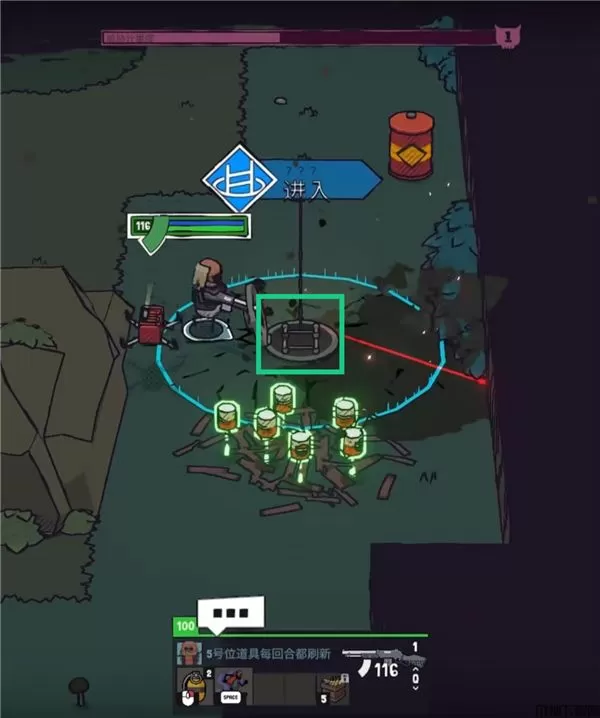Select the ammo crate item in slot 5
Image resolution: width=600 pixels, height=718 pixels.
tap(333, 685)
